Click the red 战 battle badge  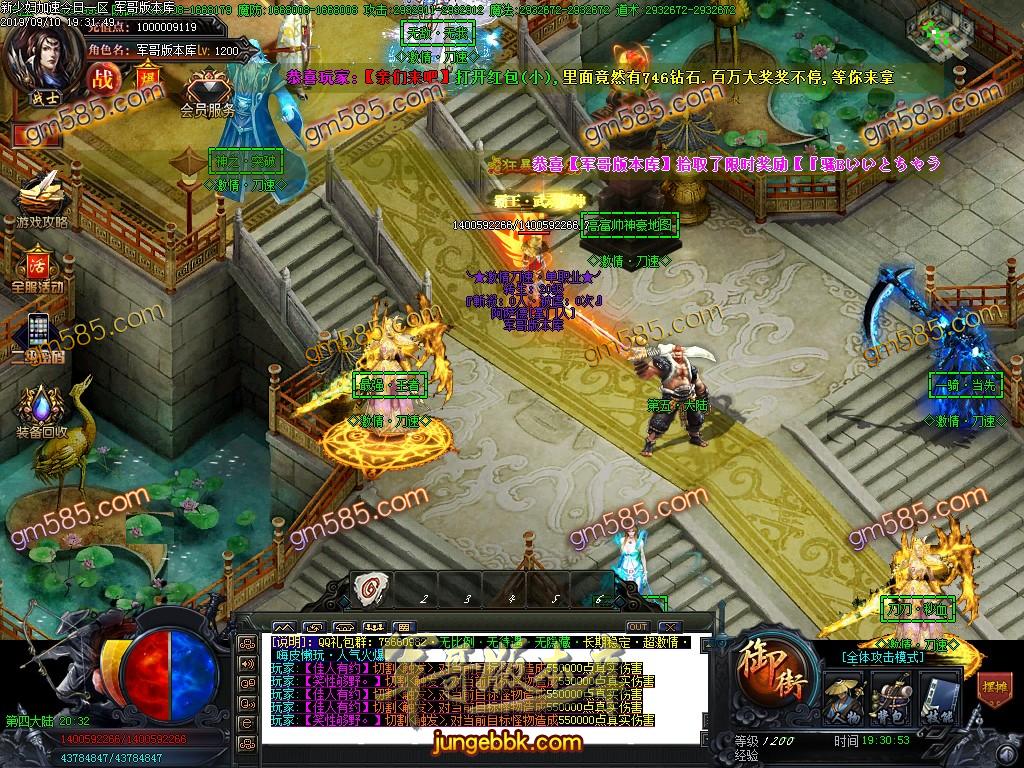point(103,80)
